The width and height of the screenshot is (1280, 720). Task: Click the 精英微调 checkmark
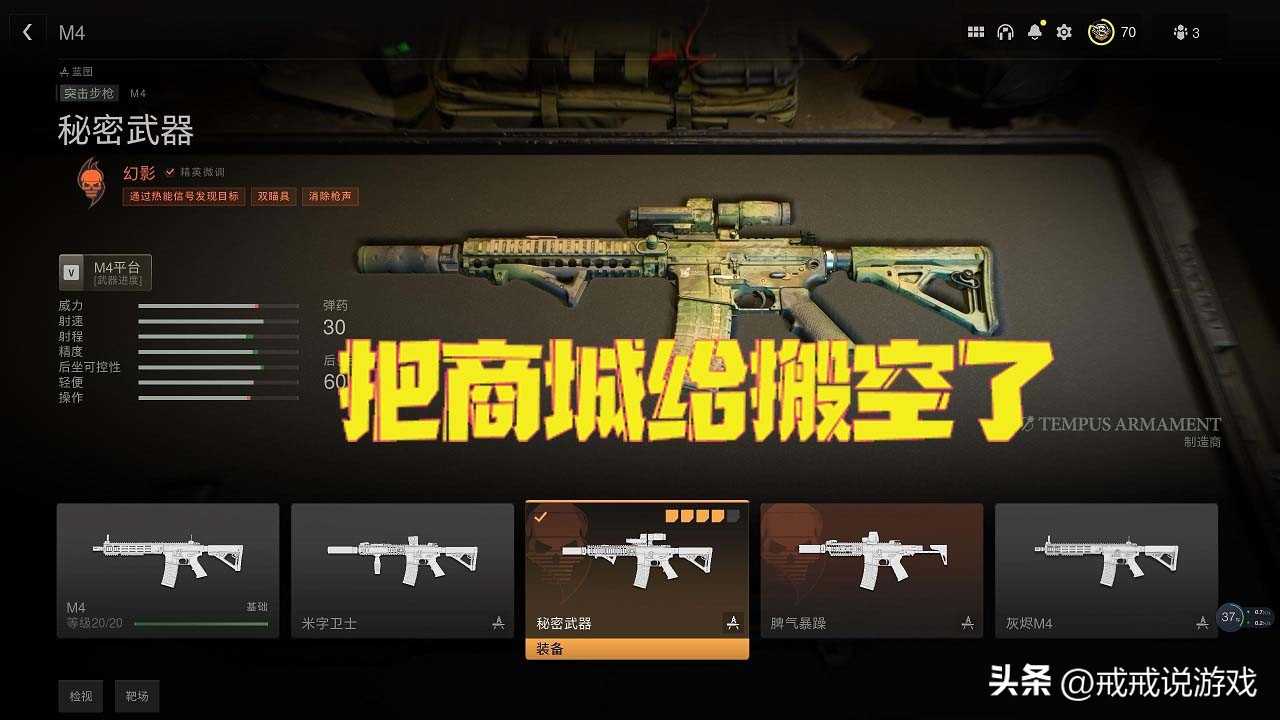tap(168, 170)
